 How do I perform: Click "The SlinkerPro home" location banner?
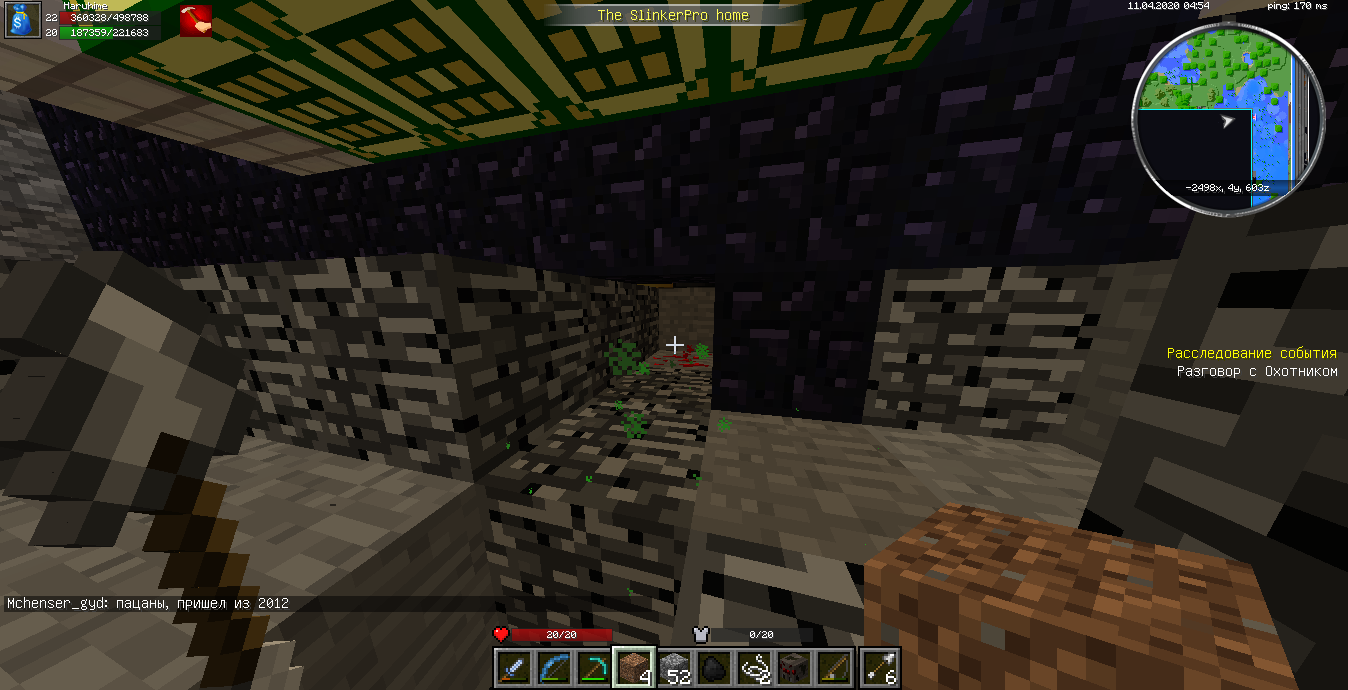(x=673, y=15)
